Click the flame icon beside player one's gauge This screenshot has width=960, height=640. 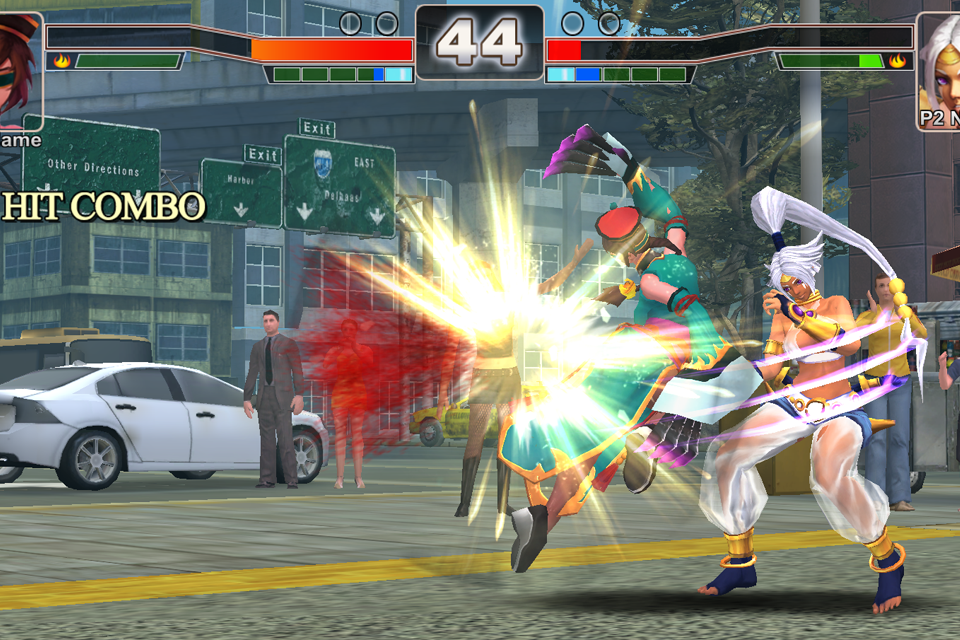(x=62, y=61)
